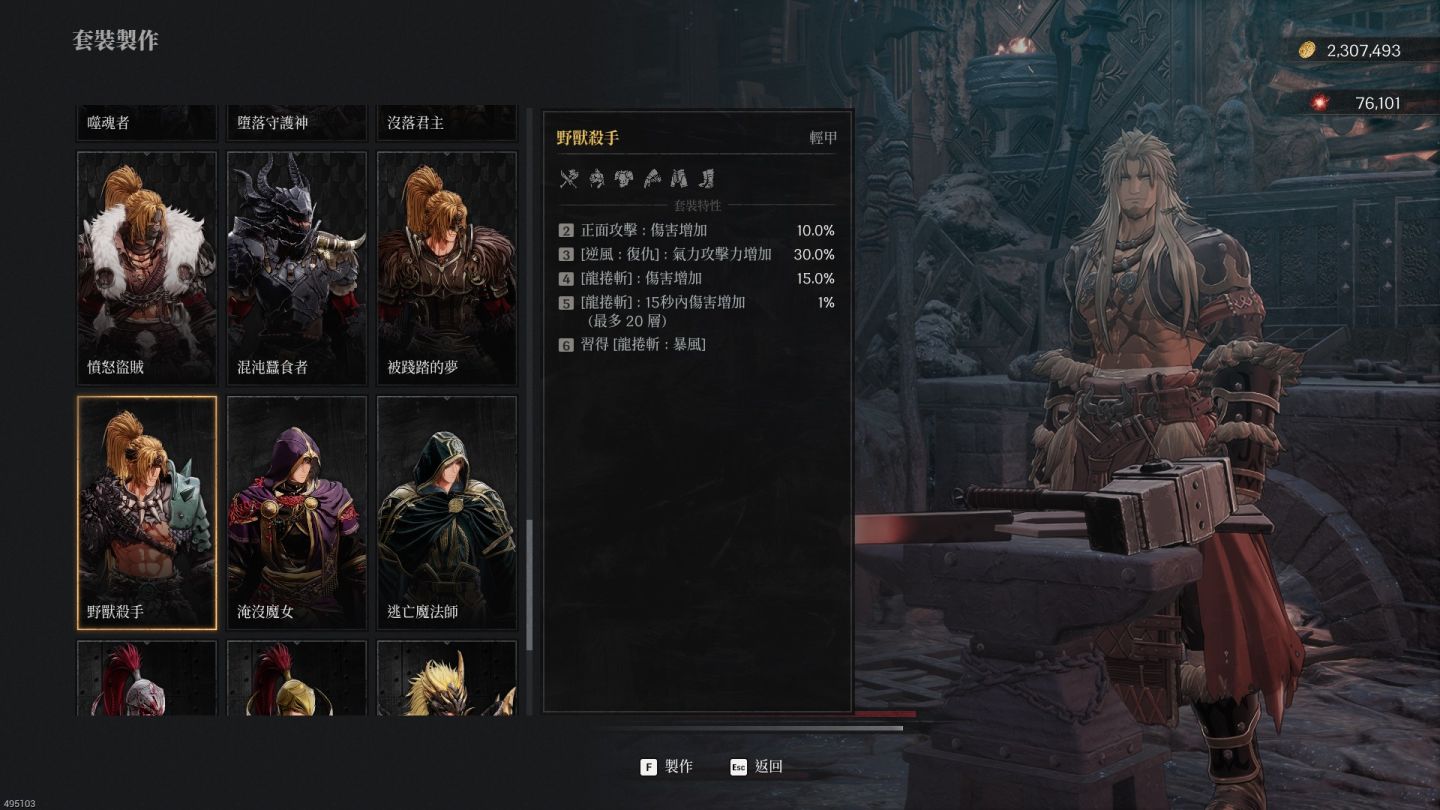
Task: Click the set list scrollbar handle
Action: tap(530, 585)
